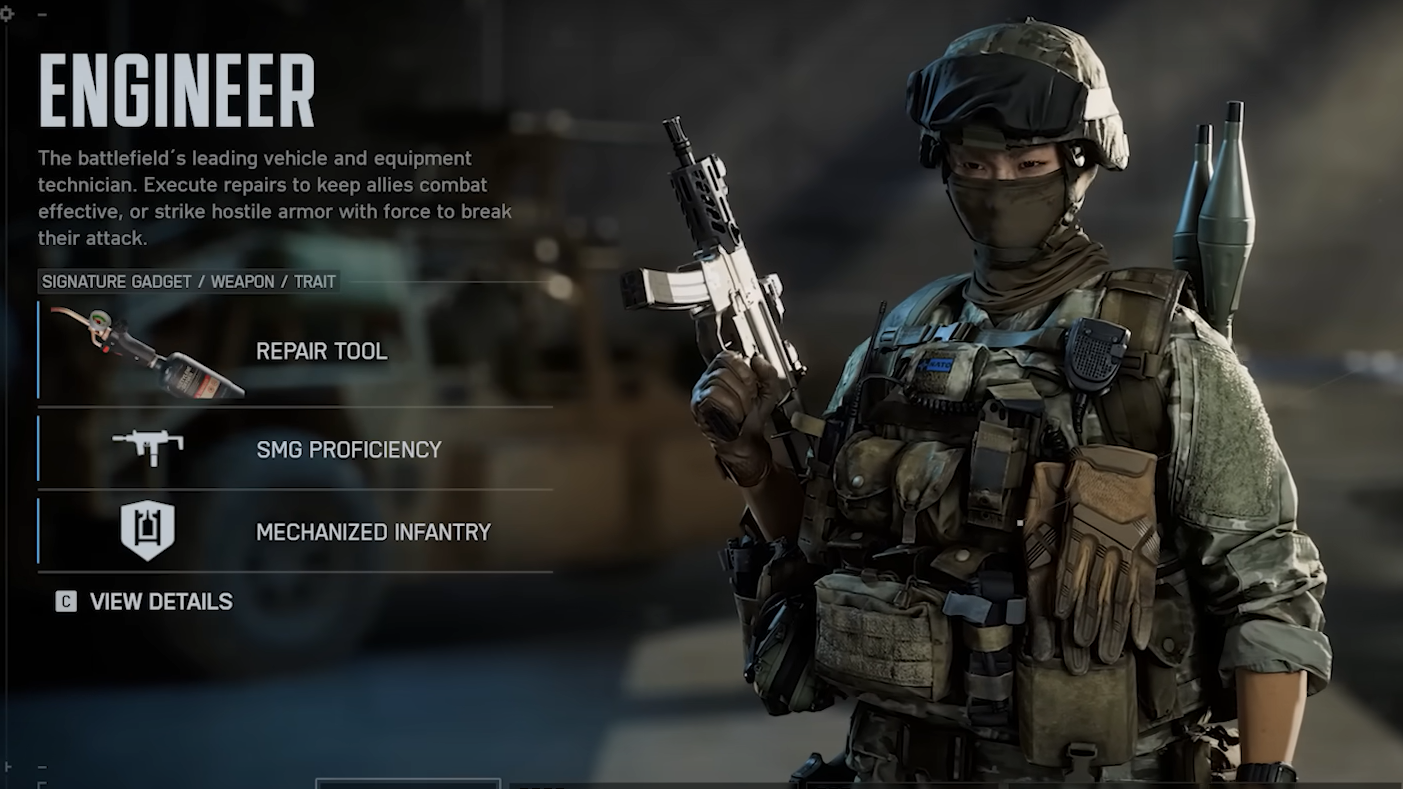Click the SMG Proficiency gun icon
The image size is (1403, 789).
click(x=148, y=446)
